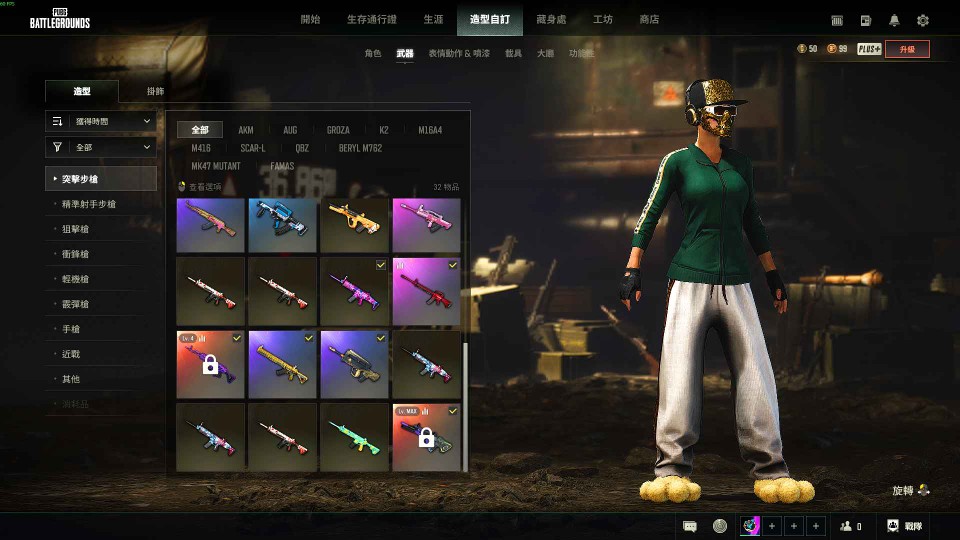Switch to the 掛飾 (Charms) tab
Viewport: 960px width, 540px height.
click(x=155, y=91)
